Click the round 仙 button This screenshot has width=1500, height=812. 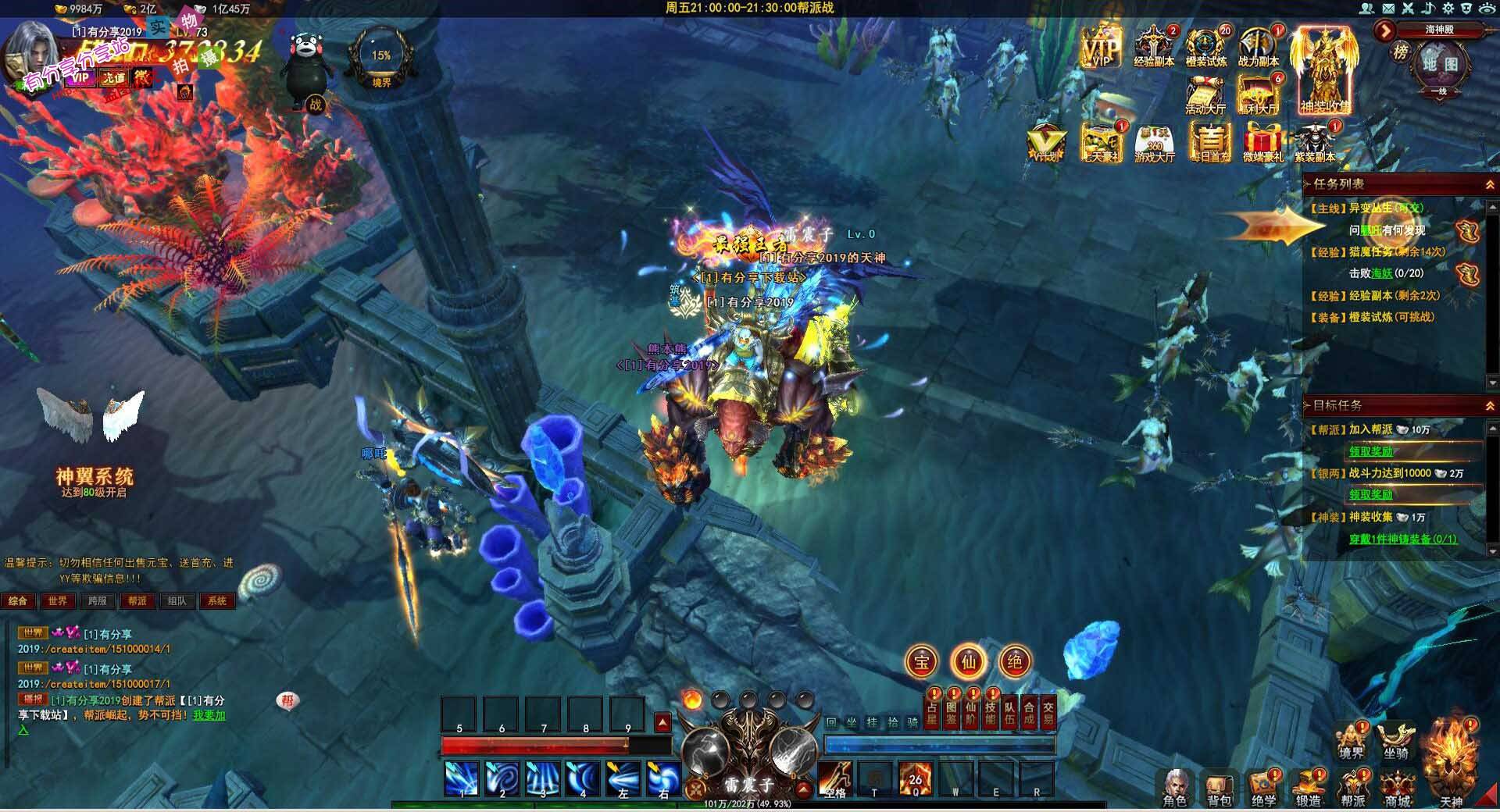pos(969,662)
